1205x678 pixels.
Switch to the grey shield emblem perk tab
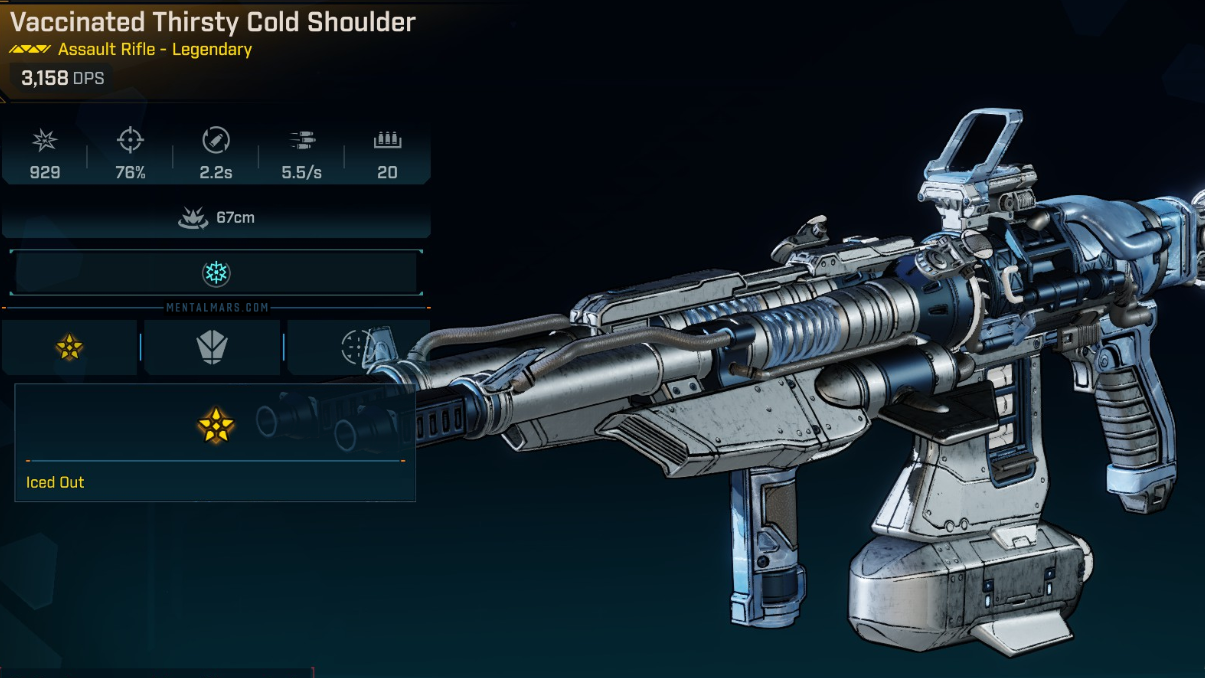pyautogui.click(x=212, y=348)
